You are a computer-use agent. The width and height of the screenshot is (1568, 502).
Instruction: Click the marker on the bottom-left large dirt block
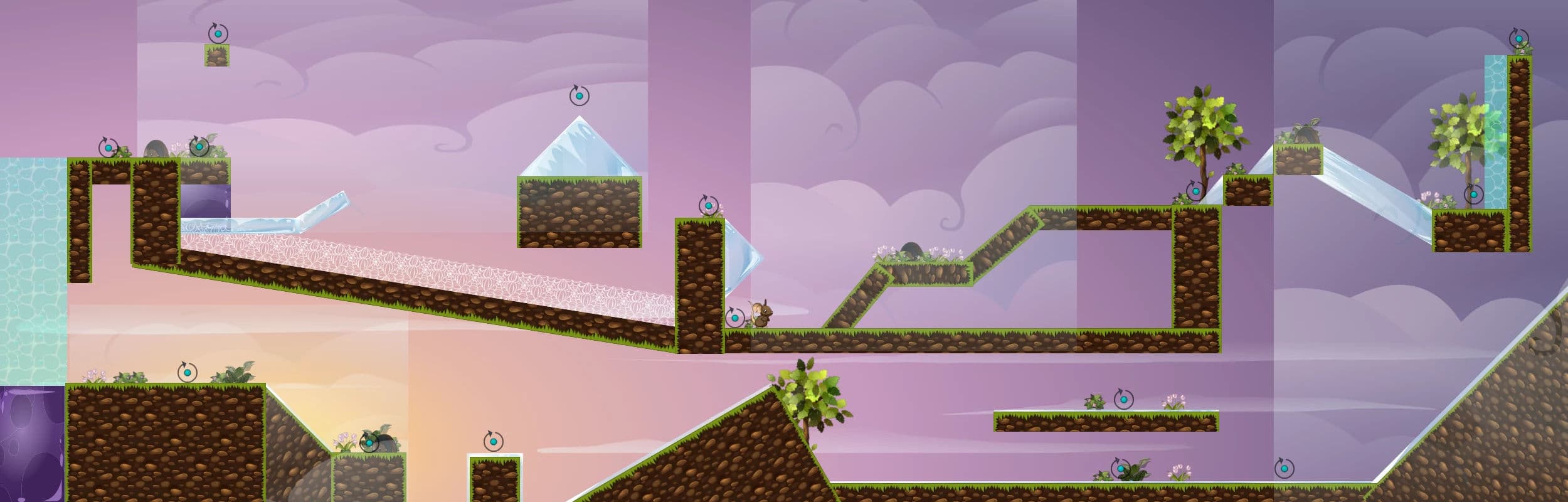tap(187, 372)
